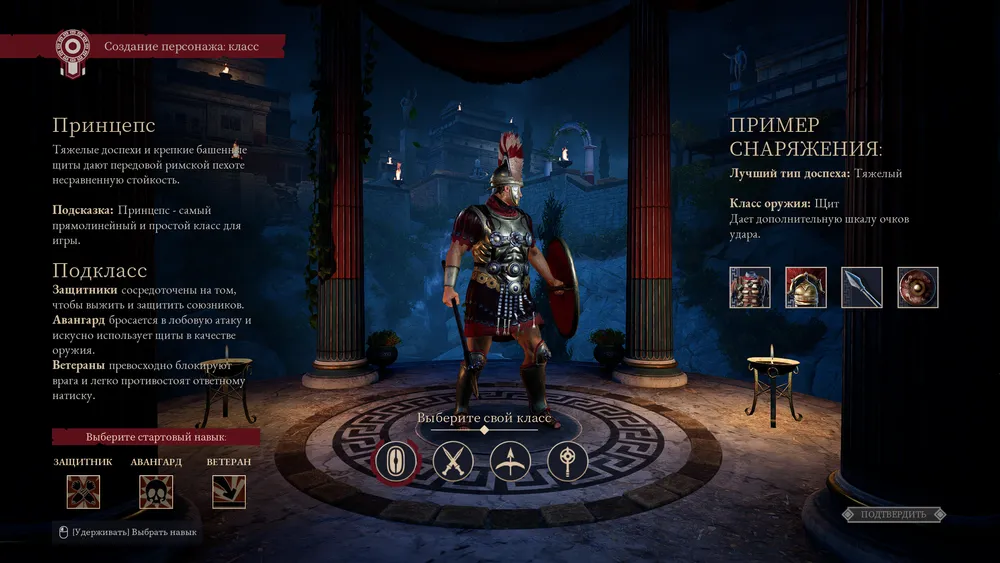Choose the crossed swords class

(x=453, y=462)
